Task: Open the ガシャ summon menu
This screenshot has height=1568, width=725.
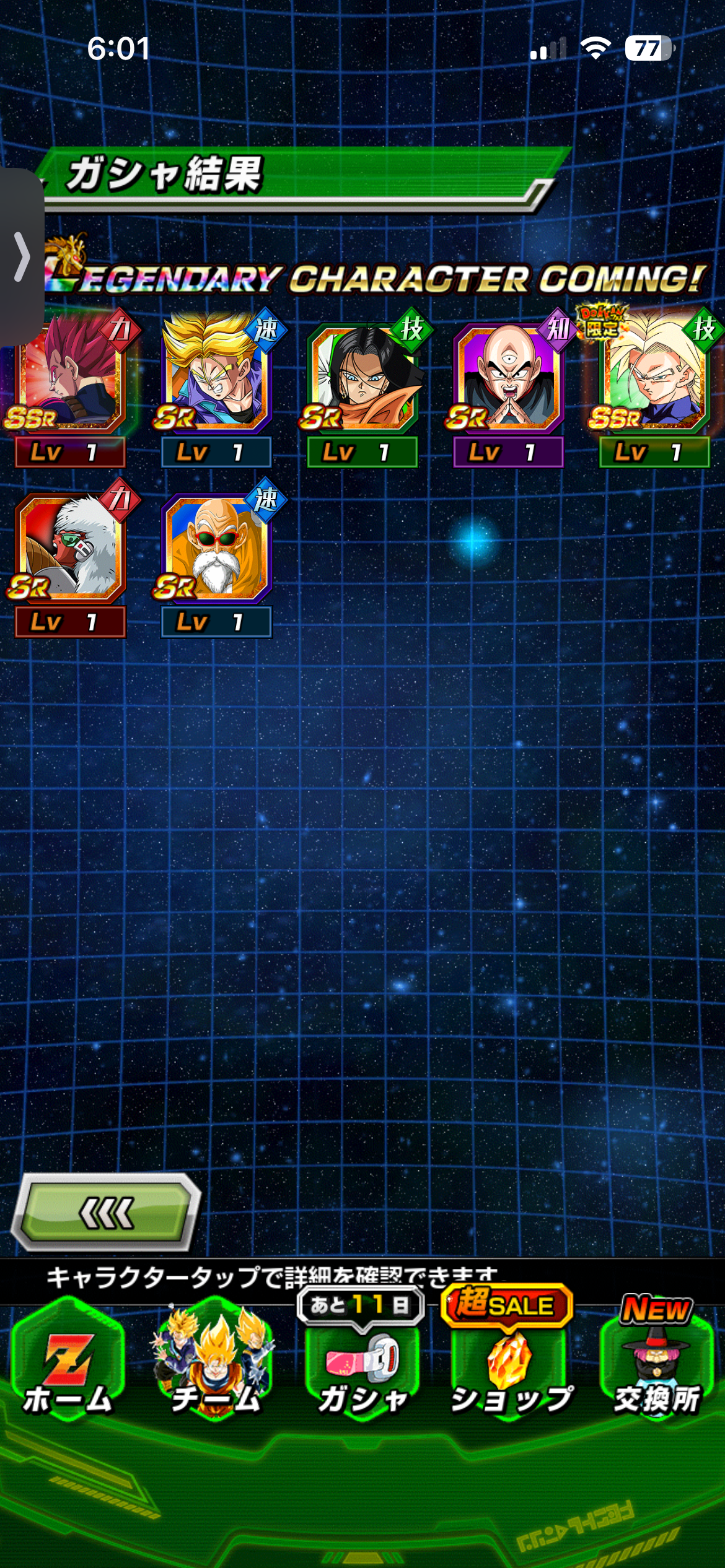Action: click(x=362, y=1370)
